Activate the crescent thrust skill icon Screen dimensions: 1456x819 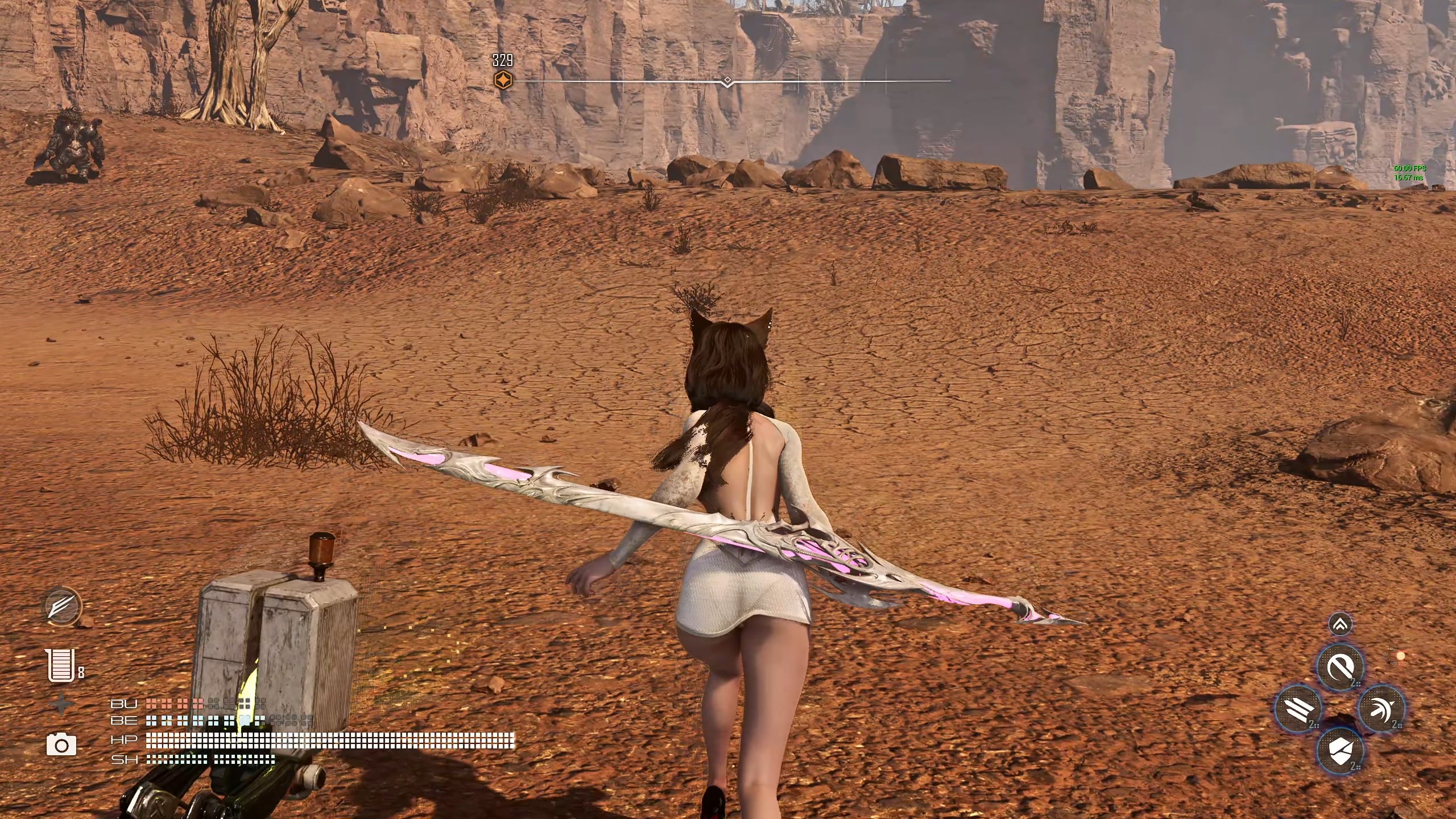tap(1381, 708)
